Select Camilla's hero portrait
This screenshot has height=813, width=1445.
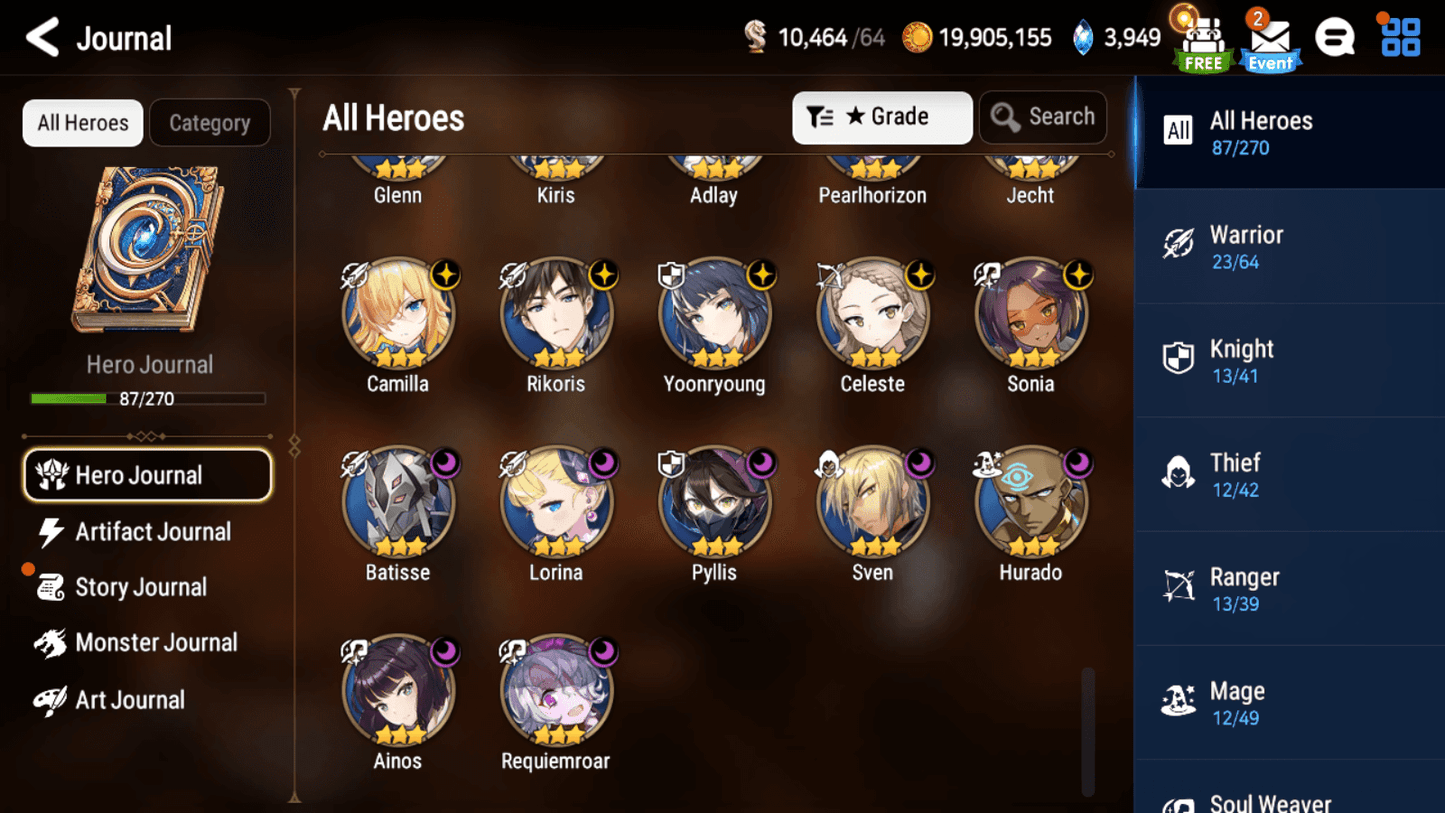(398, 315)
